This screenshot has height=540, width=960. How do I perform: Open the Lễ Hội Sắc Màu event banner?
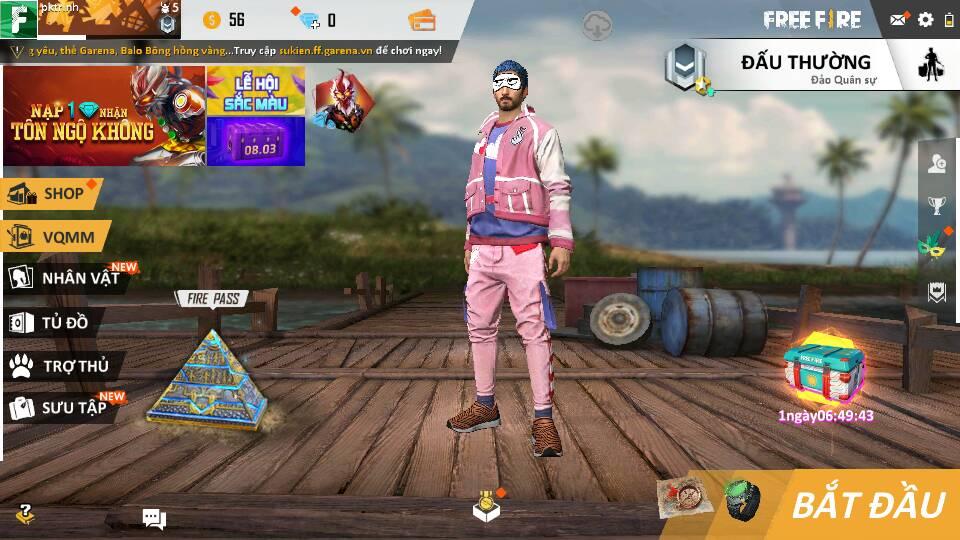pyautogui.click(x=255, y=91)
